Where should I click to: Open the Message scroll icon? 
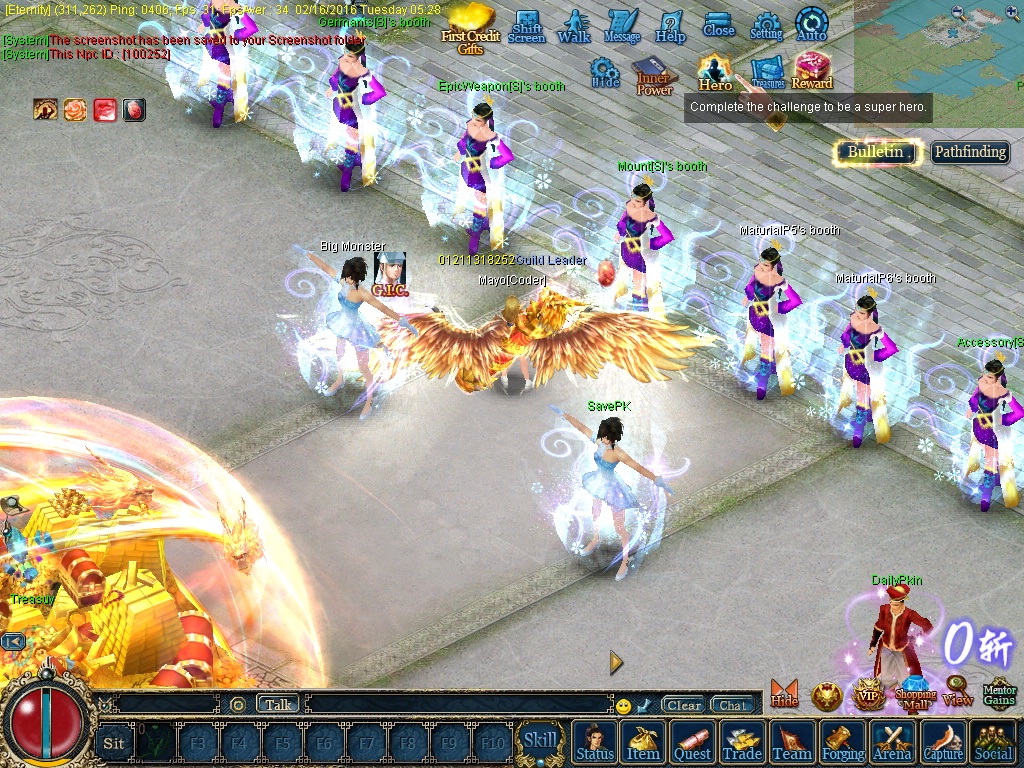click(622, 26)
